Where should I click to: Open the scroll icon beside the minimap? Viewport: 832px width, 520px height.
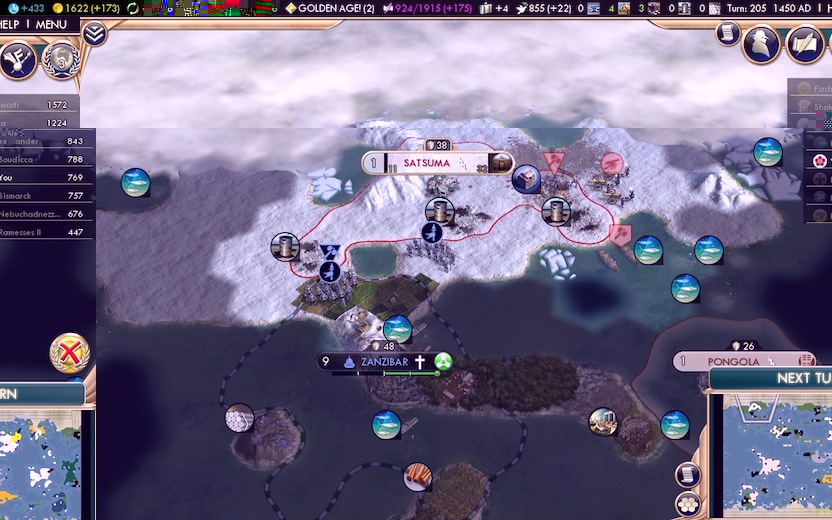688,474
